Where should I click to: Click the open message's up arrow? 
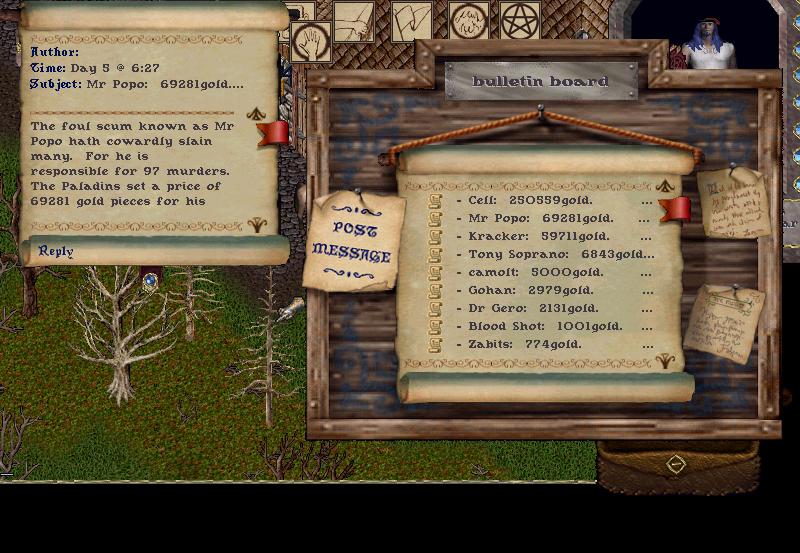256,114
